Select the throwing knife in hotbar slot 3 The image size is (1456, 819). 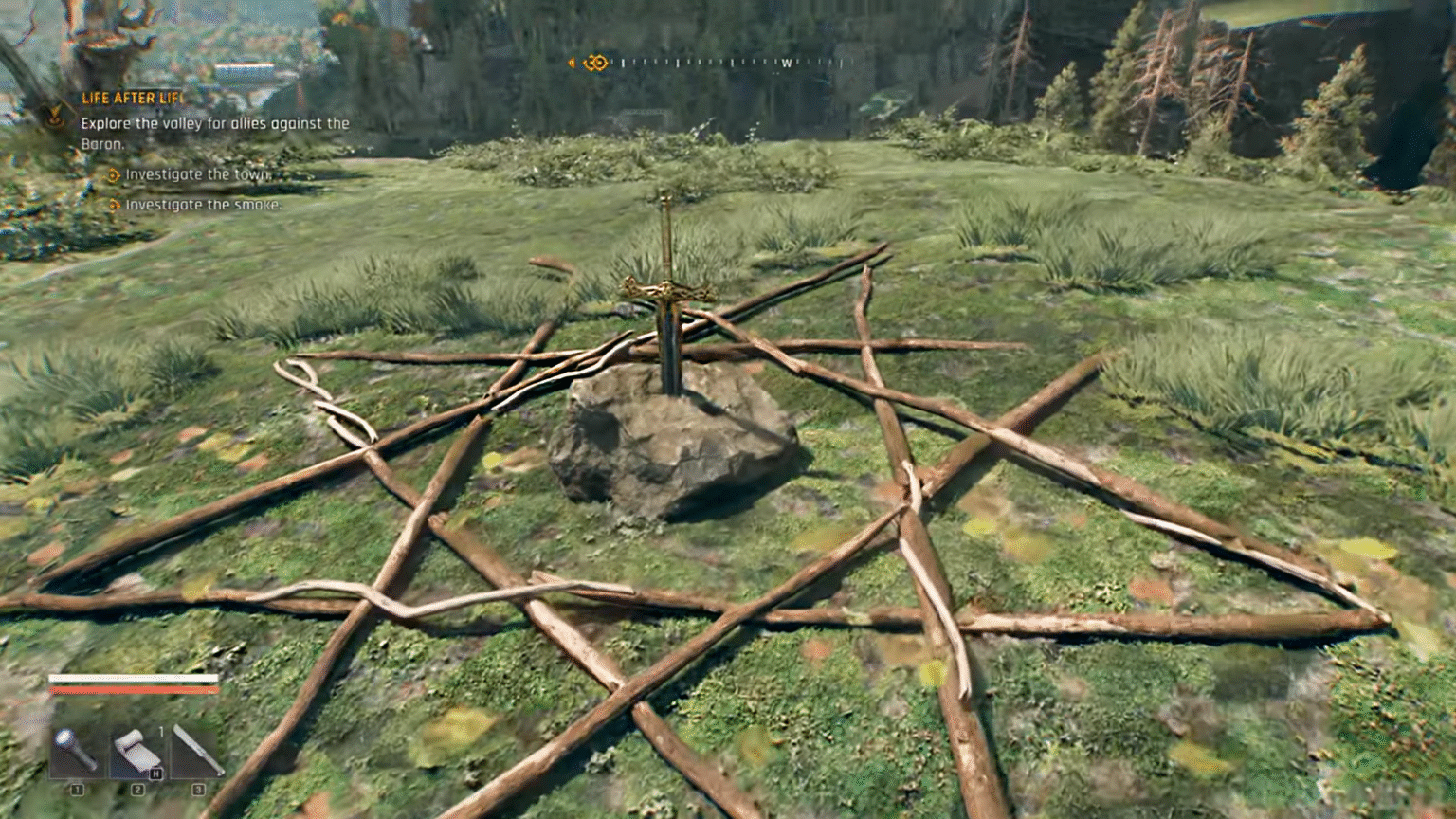tap(196, 749)
